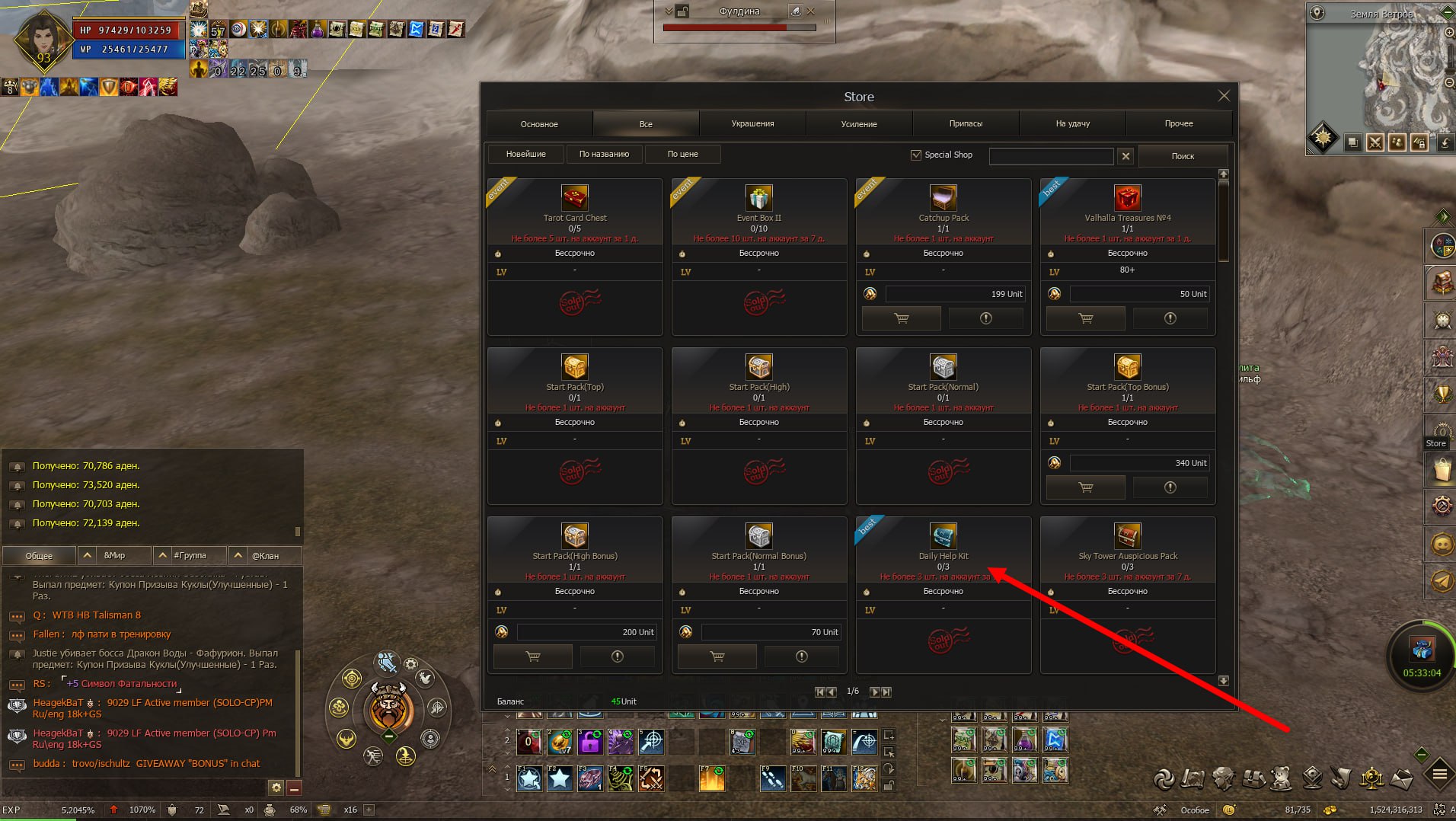This screenshot has height=821, width=1456.
Task: Switch chat to the @Клан tab
Action: point(265,555)
